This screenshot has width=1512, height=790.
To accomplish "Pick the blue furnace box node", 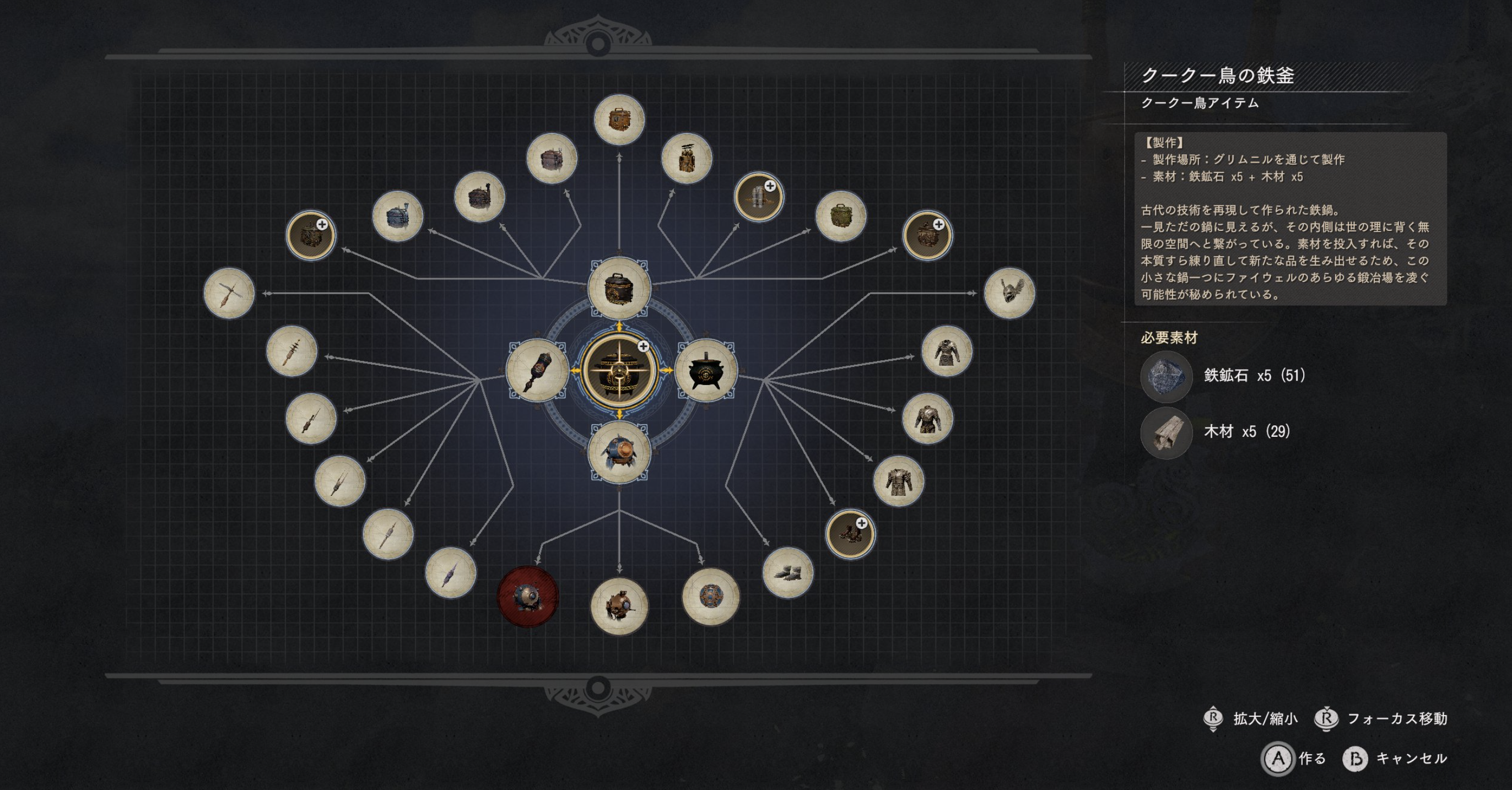I will tap(397, 217).
